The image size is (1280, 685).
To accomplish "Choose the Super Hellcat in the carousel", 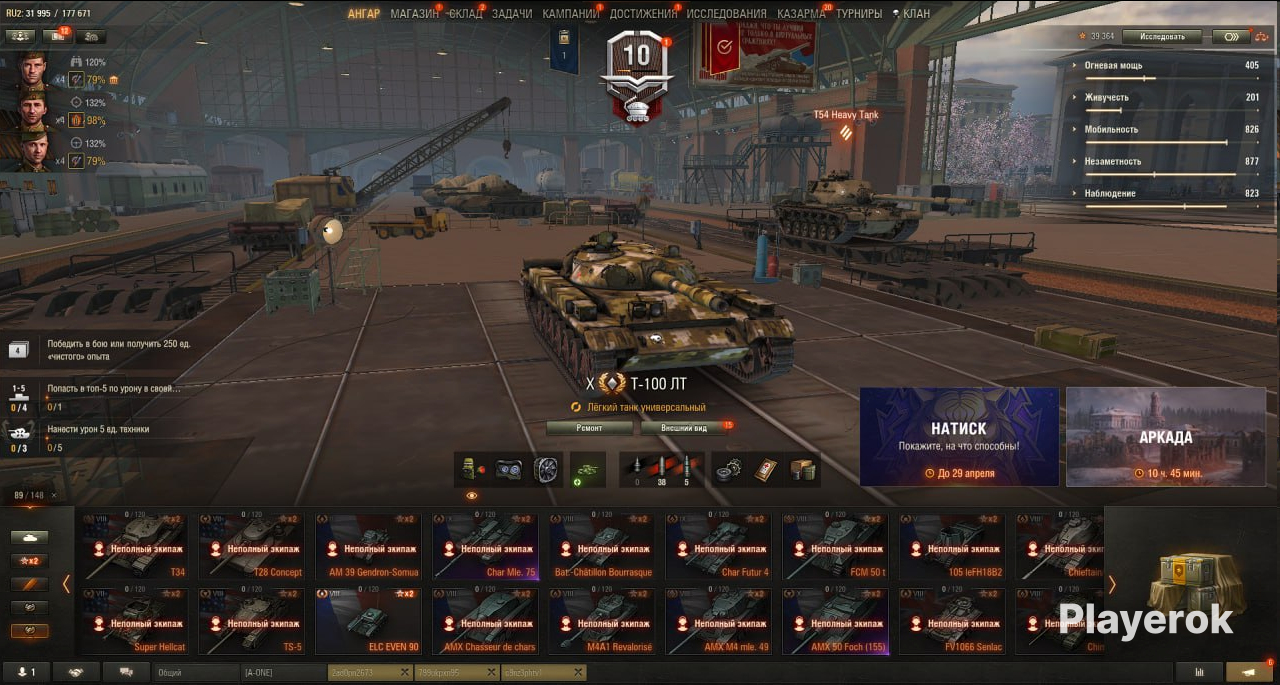I will pyautogui.click(x=136, y=621).
